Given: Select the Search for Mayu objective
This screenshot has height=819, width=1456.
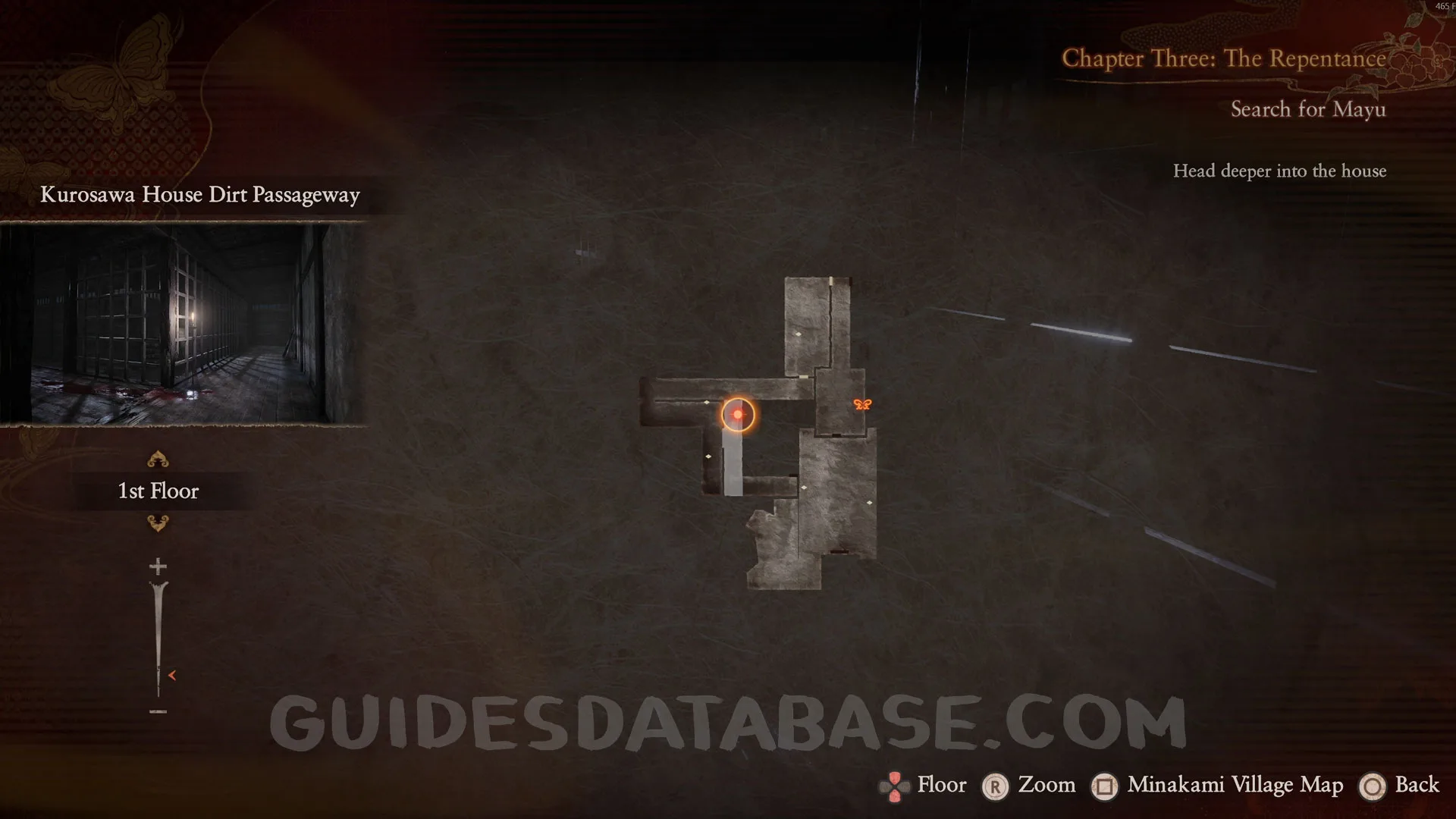Looking at the screenshot, I should pyautogui.click(x=1308, y=110).
